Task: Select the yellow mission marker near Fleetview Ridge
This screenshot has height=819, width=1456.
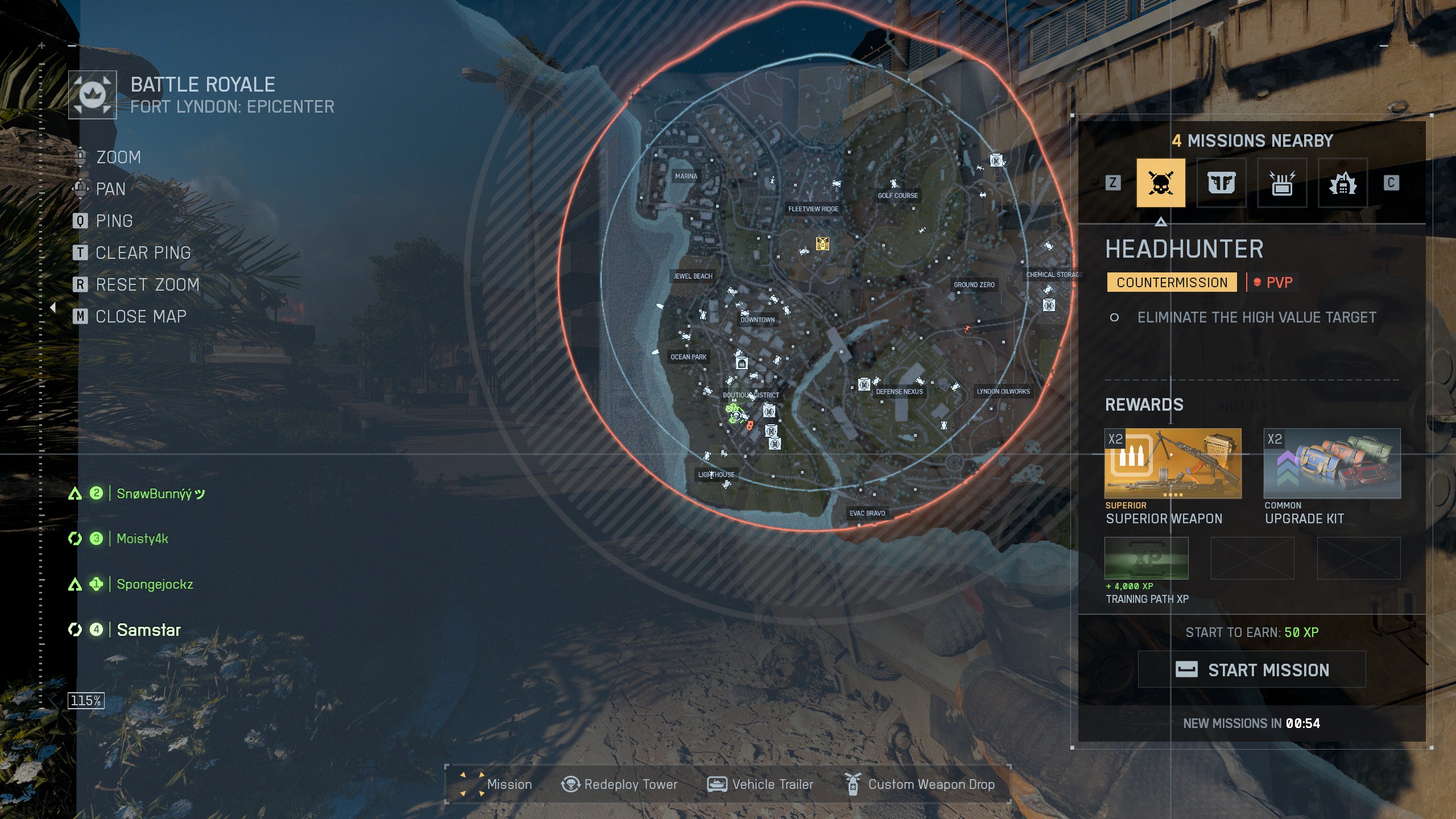Action: (822, 243)
